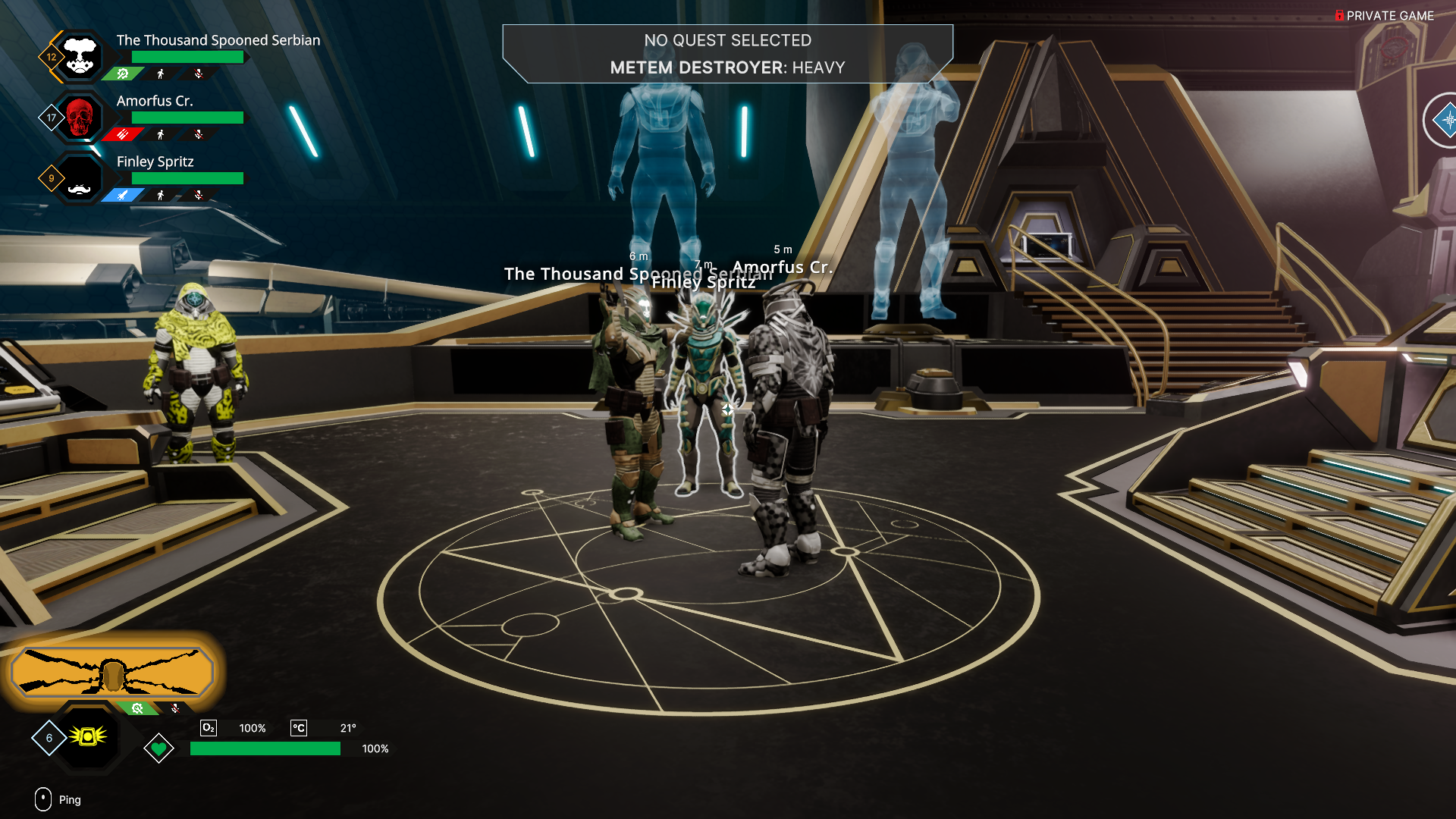
Task: Select Amorfus Cr.'s red class role icon
Action: tap(123, 134)
